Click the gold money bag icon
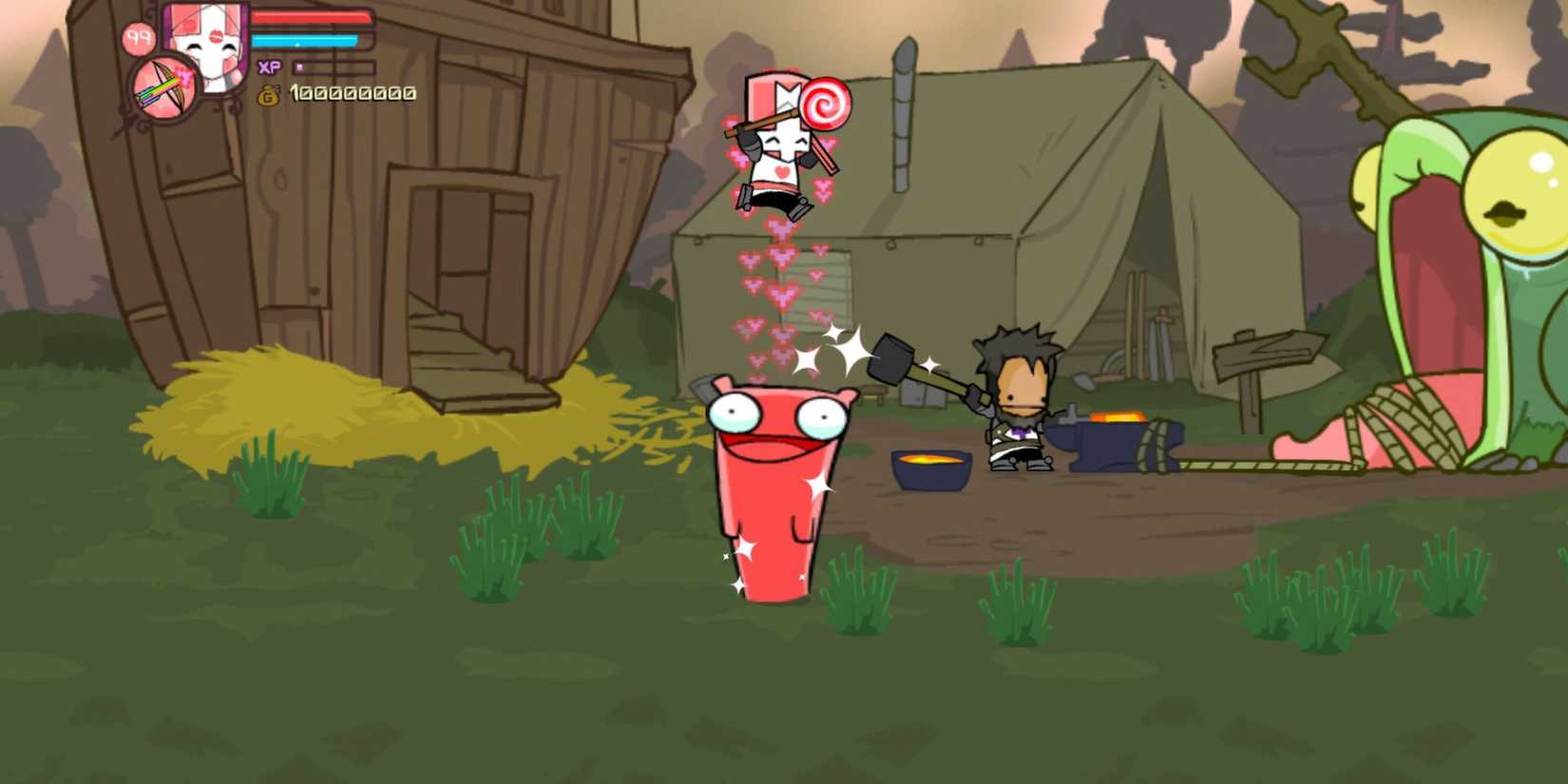 (268, 95)
